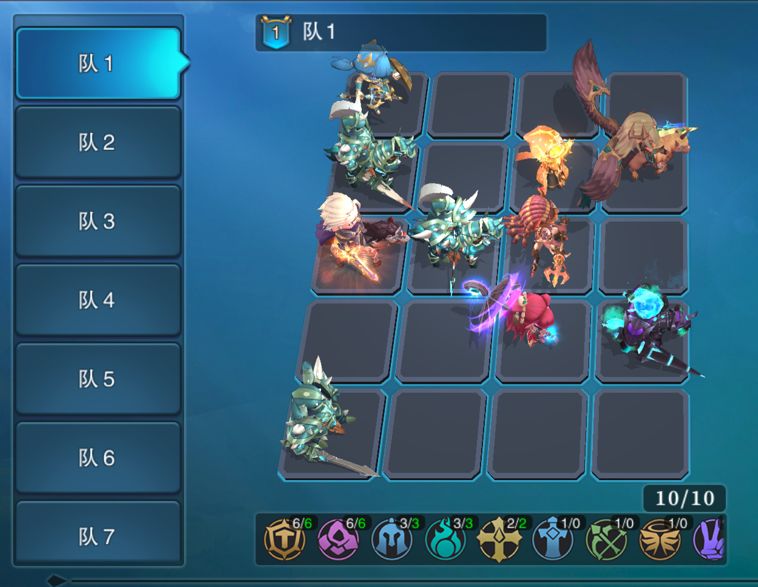Select the 队 7 team tab
This screenshot has width=758, height=587.
point(97,537)
